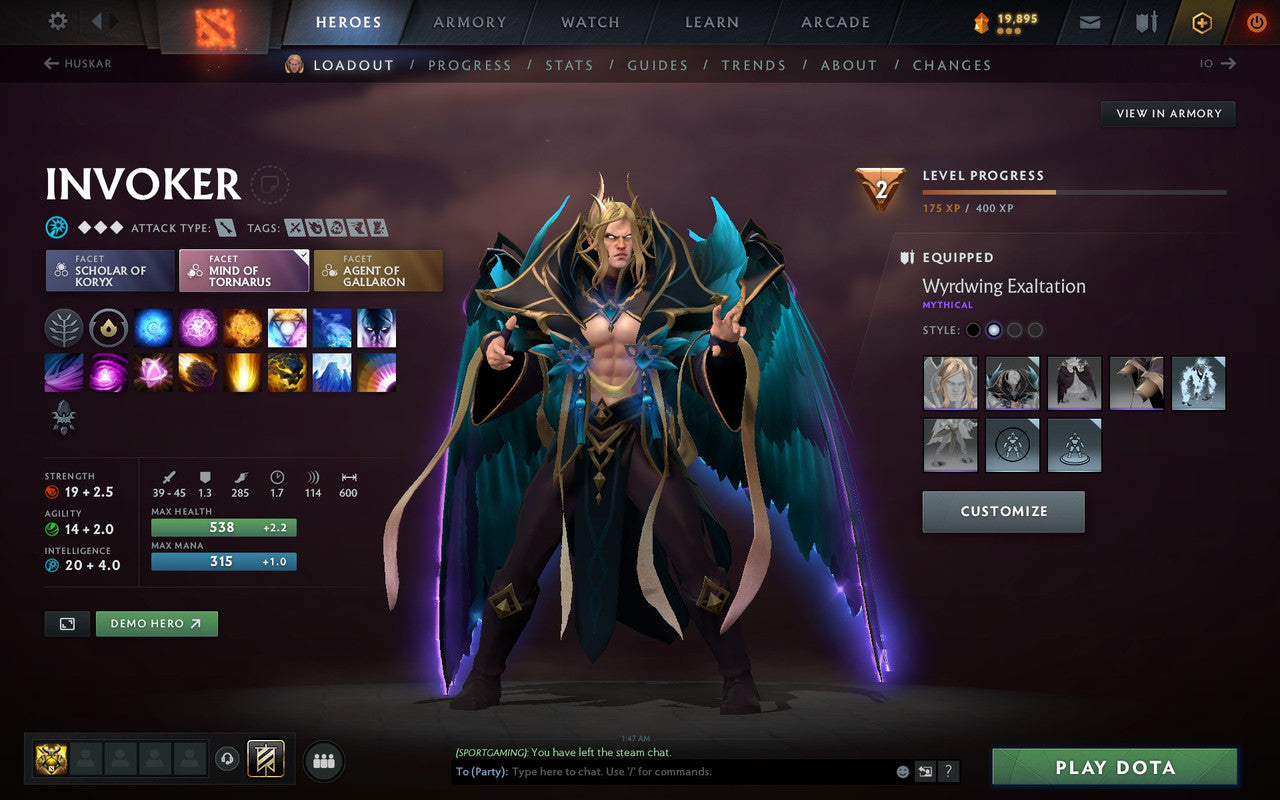Viewport: 1280px width, 800px height.
Task: Open the notifications envelope icon
Action: 1089,21
